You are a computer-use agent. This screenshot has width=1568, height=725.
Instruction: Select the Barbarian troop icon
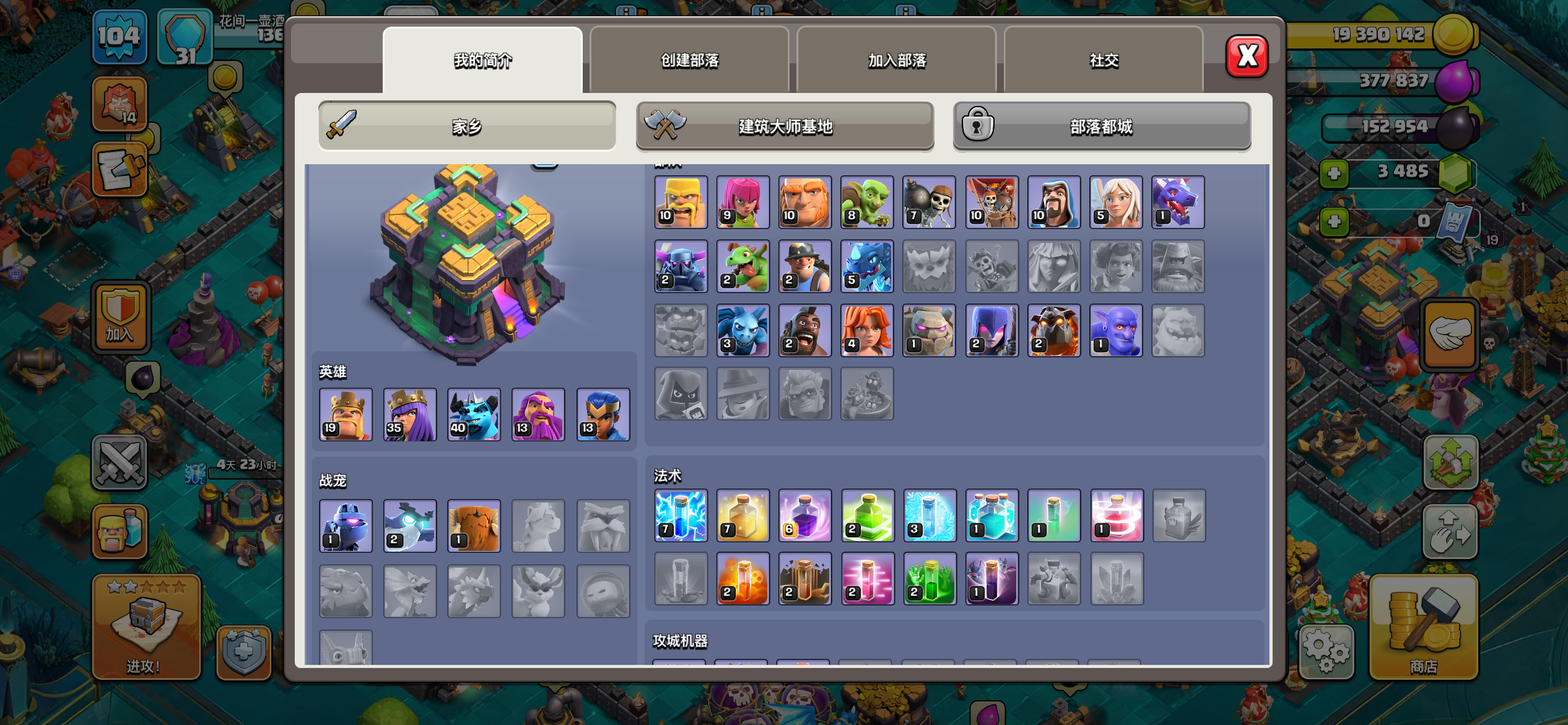[x=680, y=201]
